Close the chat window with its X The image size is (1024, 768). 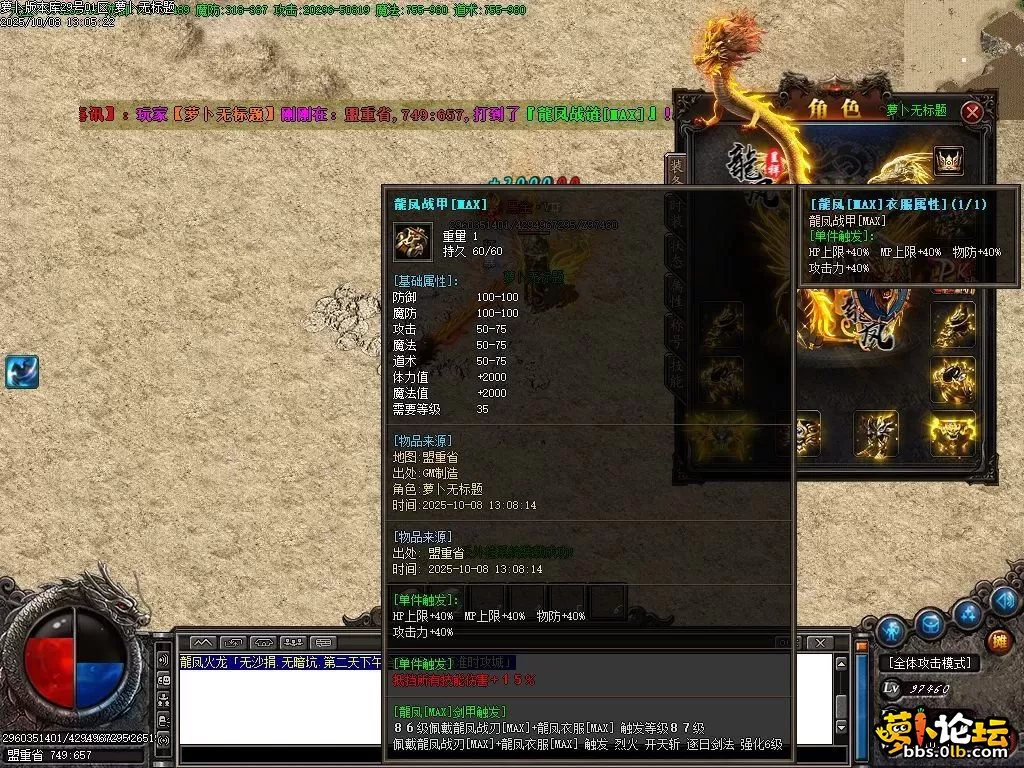click(820, 642)
